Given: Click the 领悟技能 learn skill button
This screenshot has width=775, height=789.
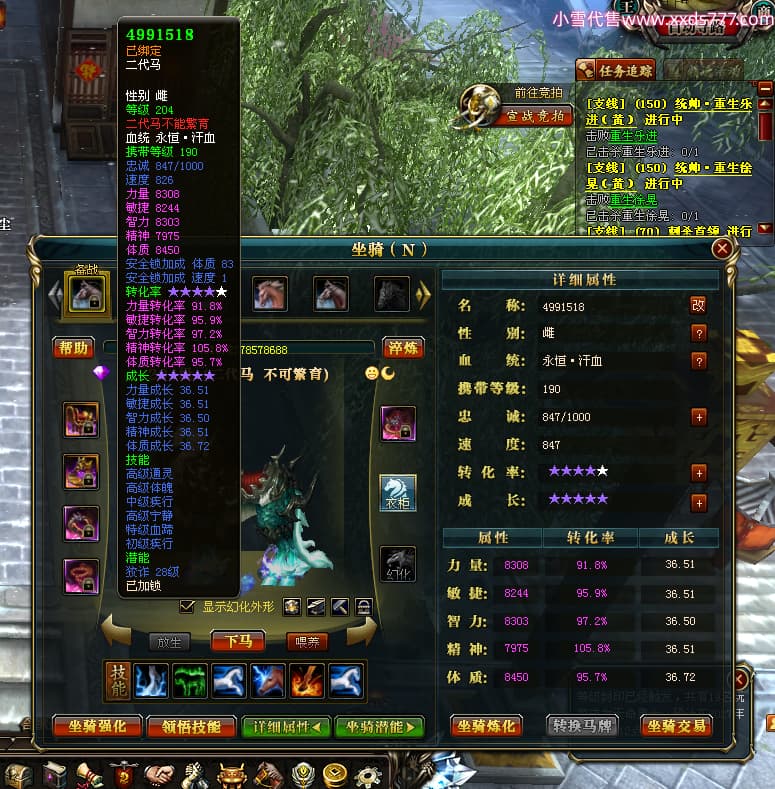Looking at the screenshot, I should [190, 727].
